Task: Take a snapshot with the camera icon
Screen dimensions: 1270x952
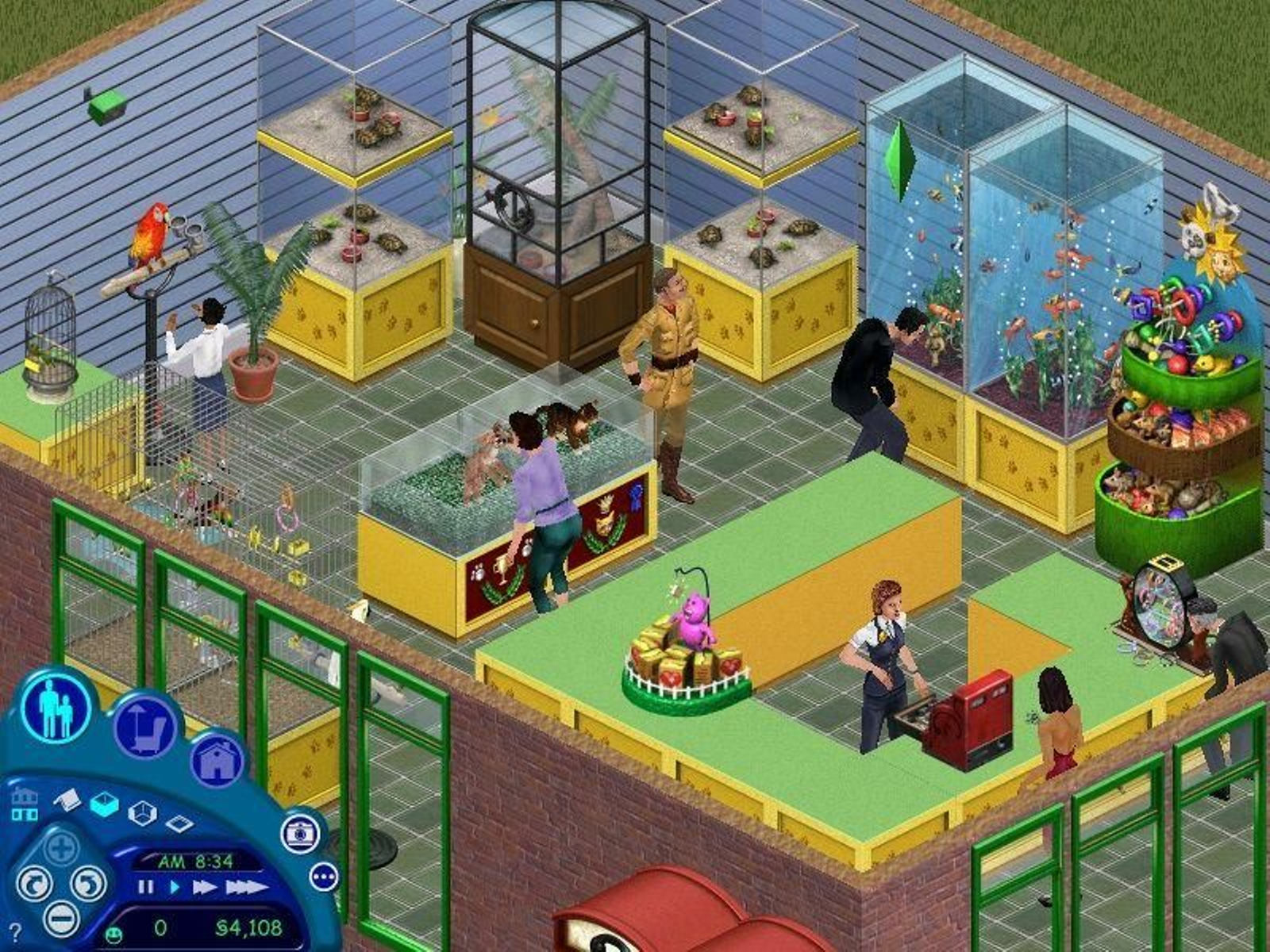Action: pyautogui.click(x=300, y=835)
